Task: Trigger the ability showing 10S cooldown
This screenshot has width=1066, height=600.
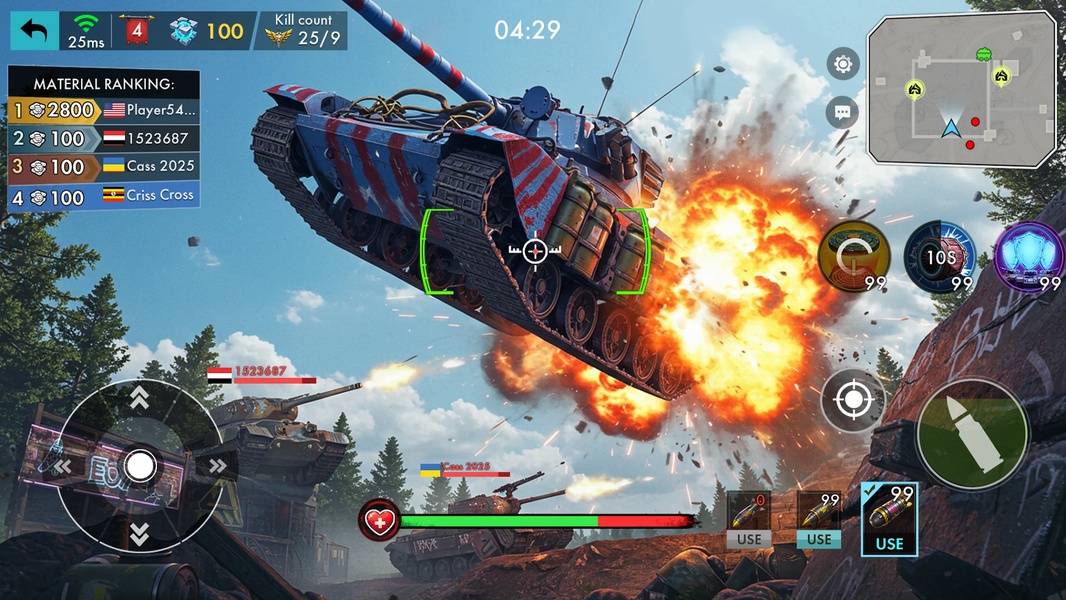Action: click(x=941, y=257)
